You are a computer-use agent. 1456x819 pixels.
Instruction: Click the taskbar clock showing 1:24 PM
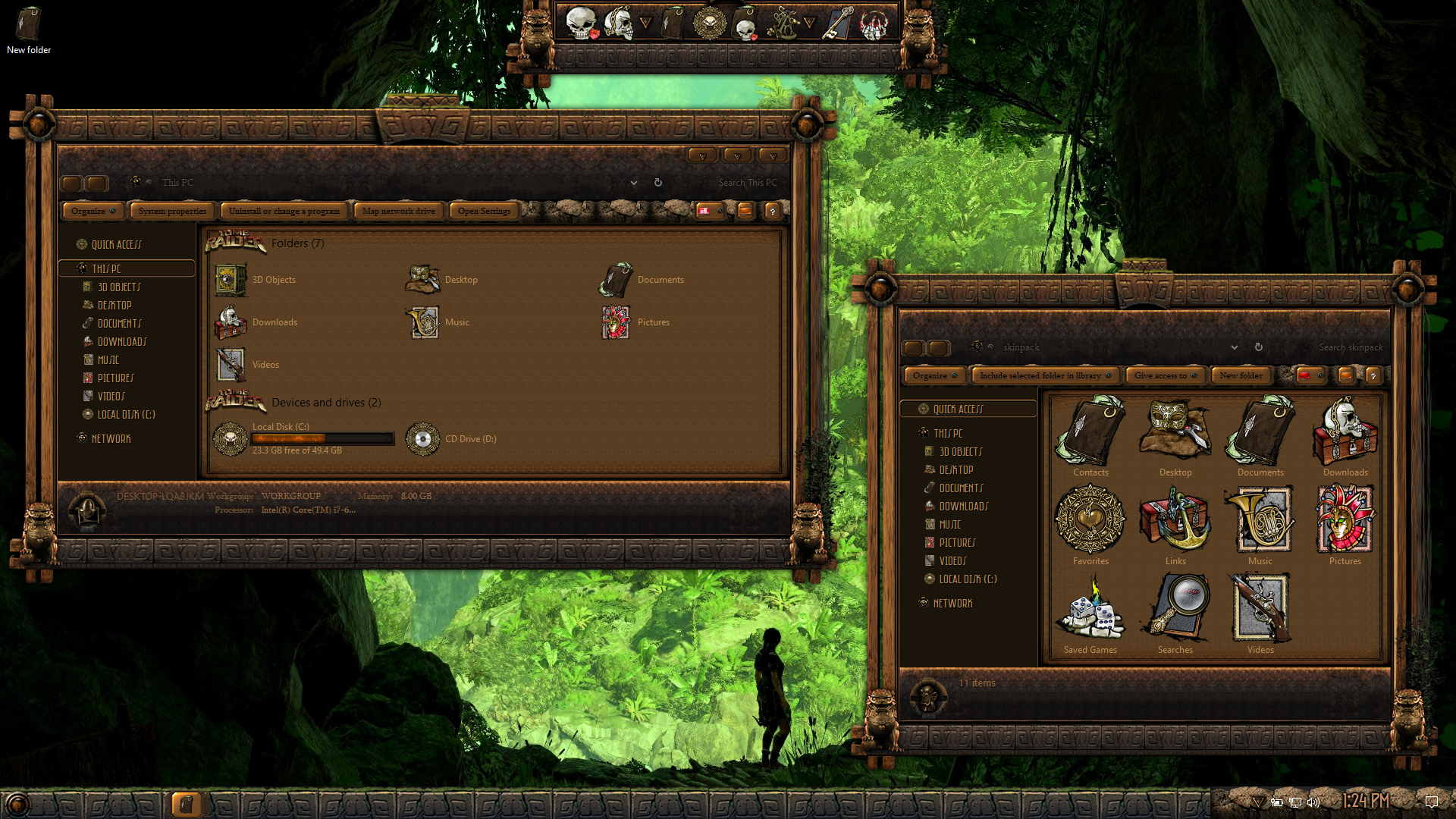click(x=1366, y=801)
